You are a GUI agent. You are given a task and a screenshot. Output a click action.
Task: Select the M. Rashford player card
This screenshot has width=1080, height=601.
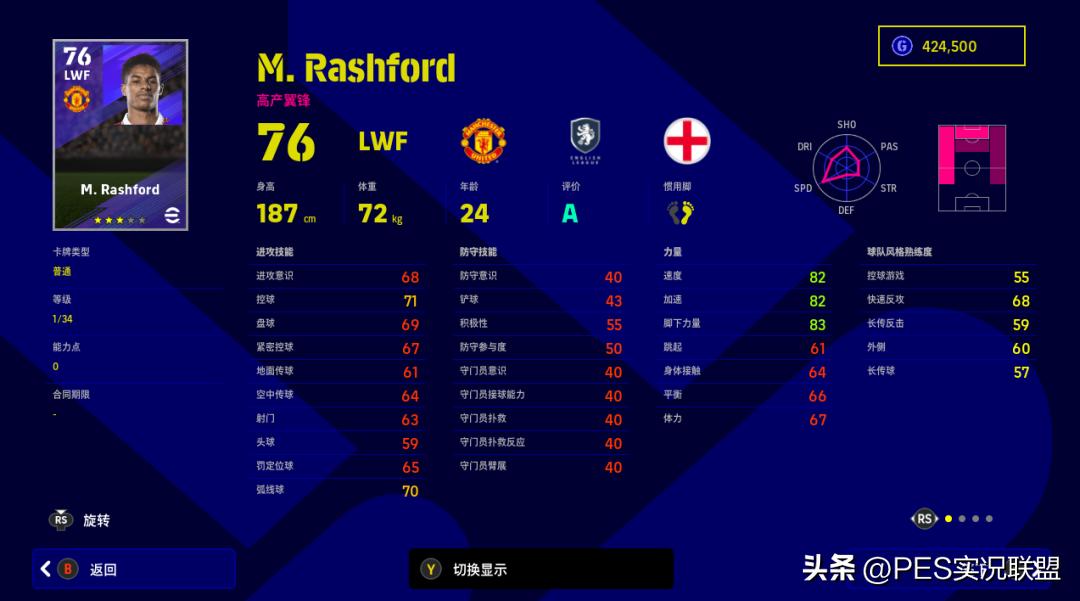point(120,135)
